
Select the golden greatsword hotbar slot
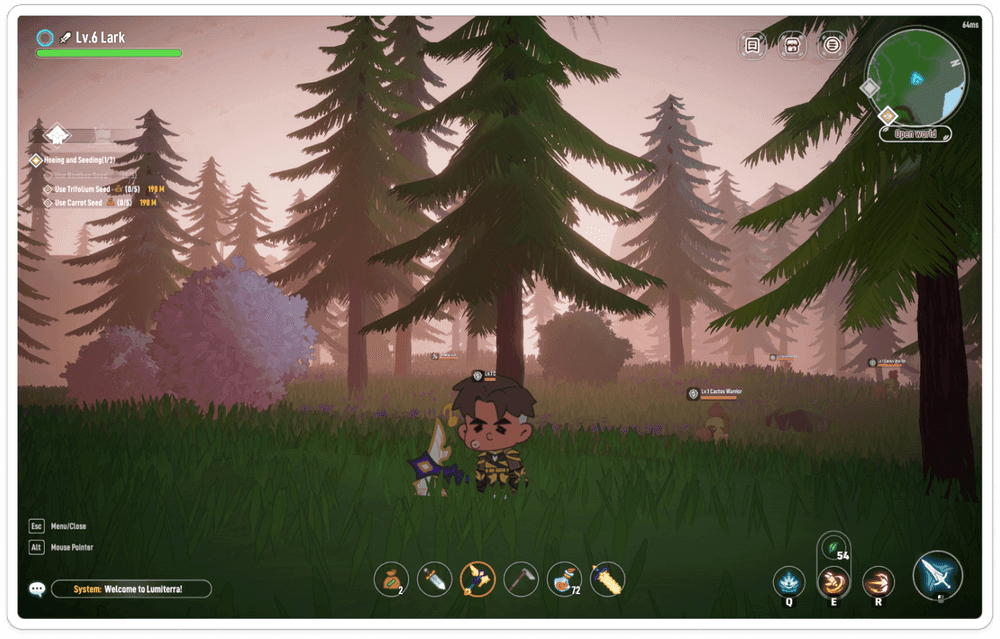point(607,578)
